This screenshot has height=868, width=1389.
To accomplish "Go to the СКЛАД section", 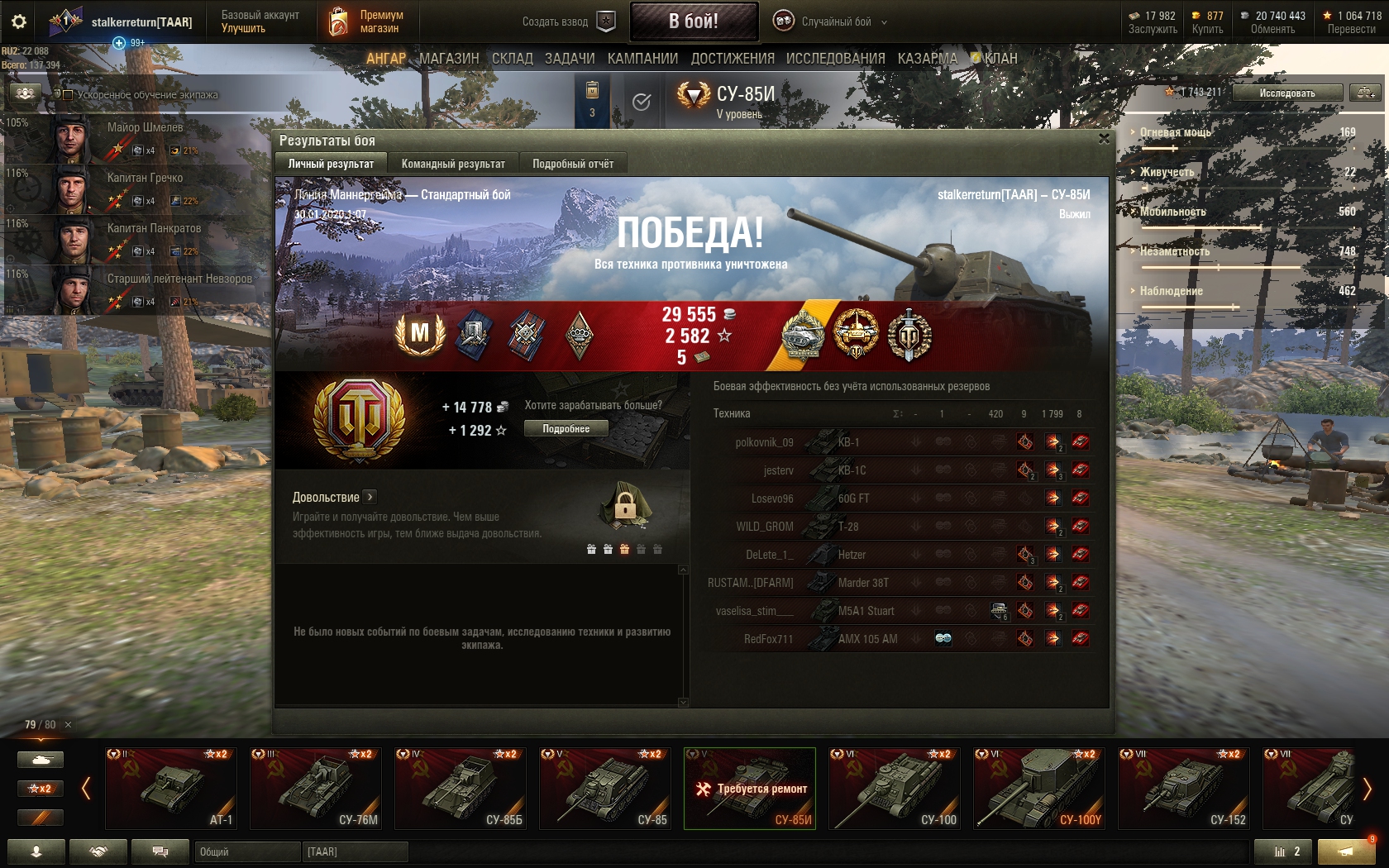I will (512, 59).
